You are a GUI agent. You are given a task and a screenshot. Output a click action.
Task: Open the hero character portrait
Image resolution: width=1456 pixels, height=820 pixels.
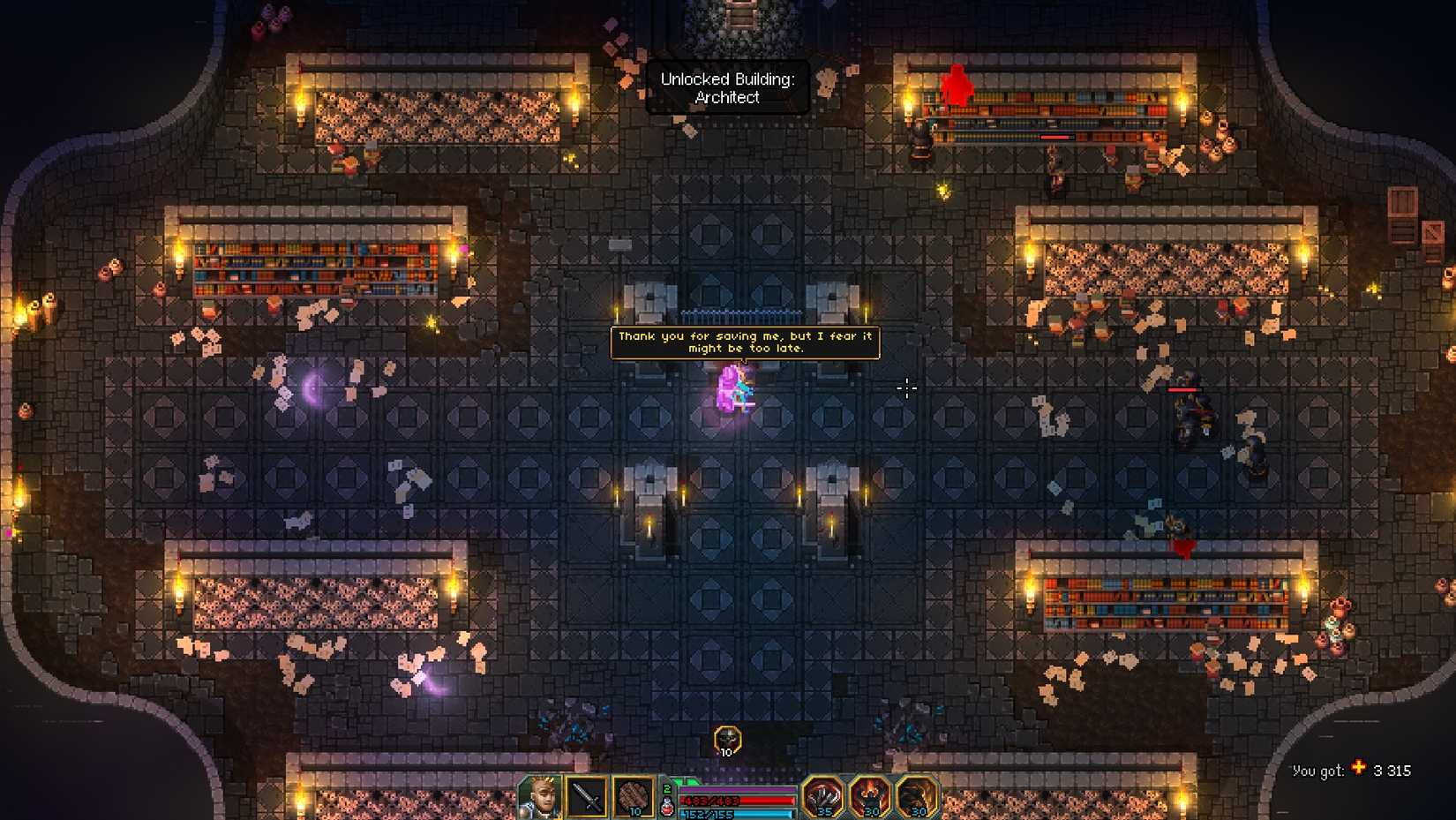[541, 797]
